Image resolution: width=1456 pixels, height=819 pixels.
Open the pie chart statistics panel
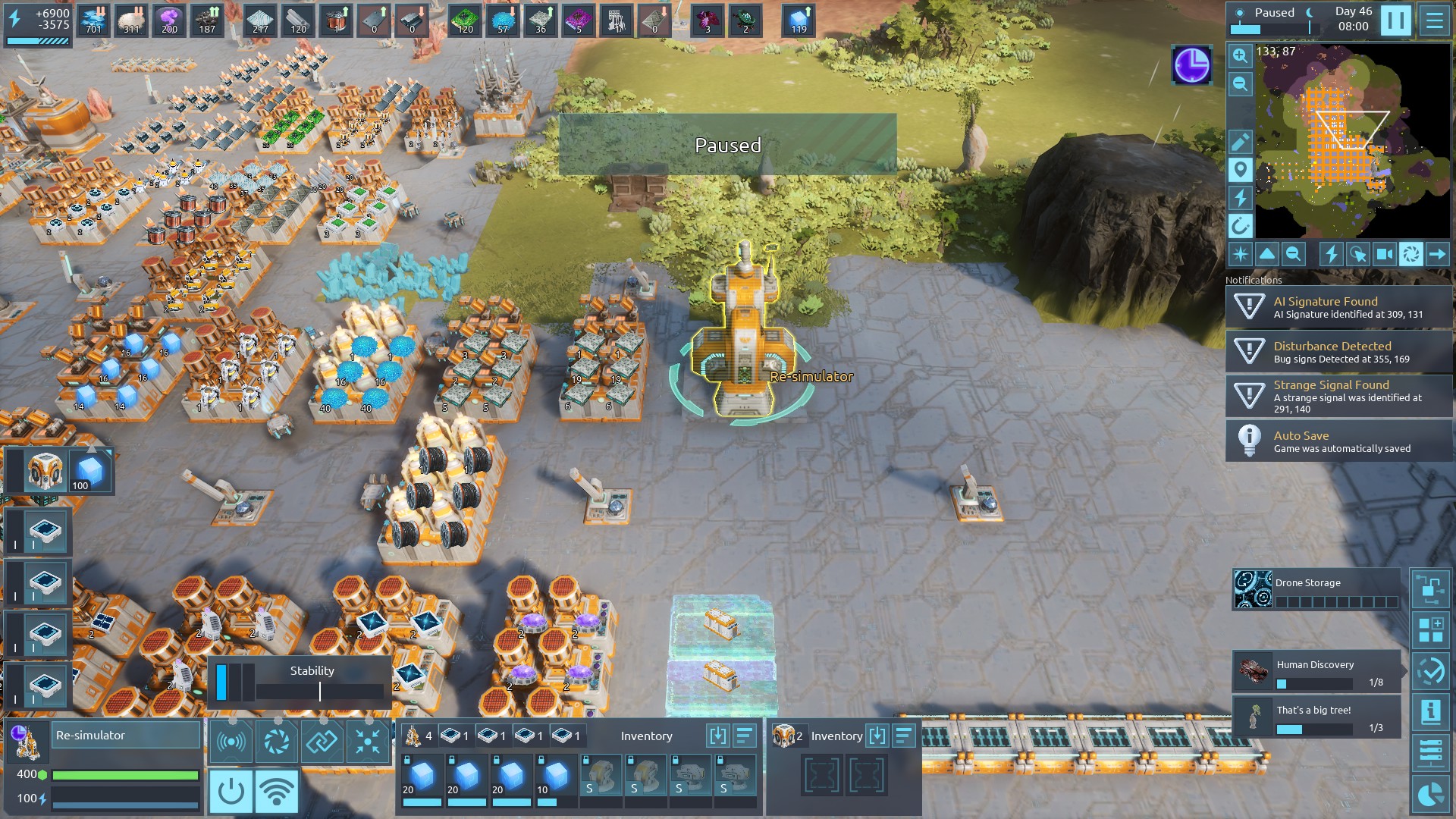1430,795
